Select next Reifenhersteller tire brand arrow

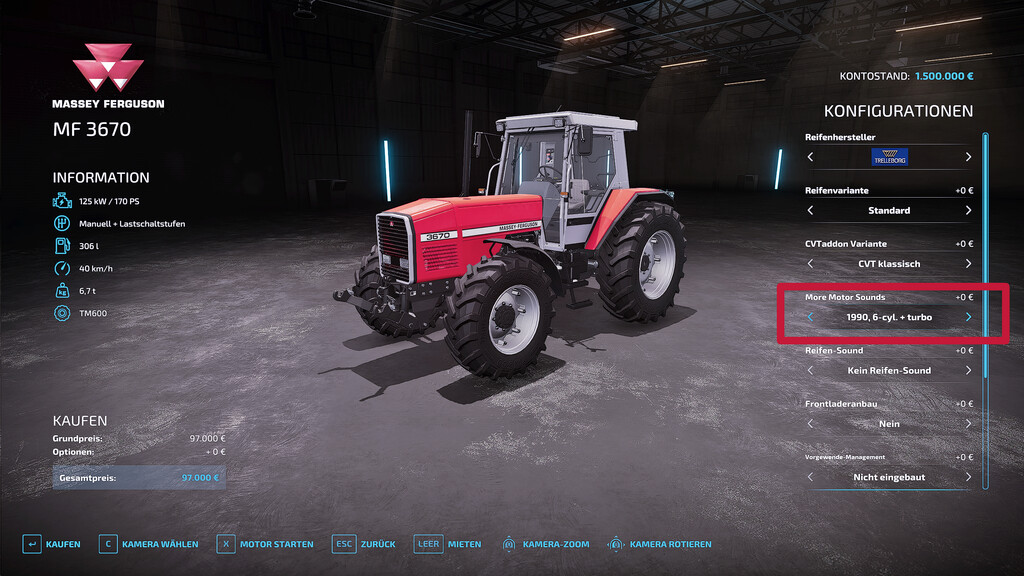(968, 157)
